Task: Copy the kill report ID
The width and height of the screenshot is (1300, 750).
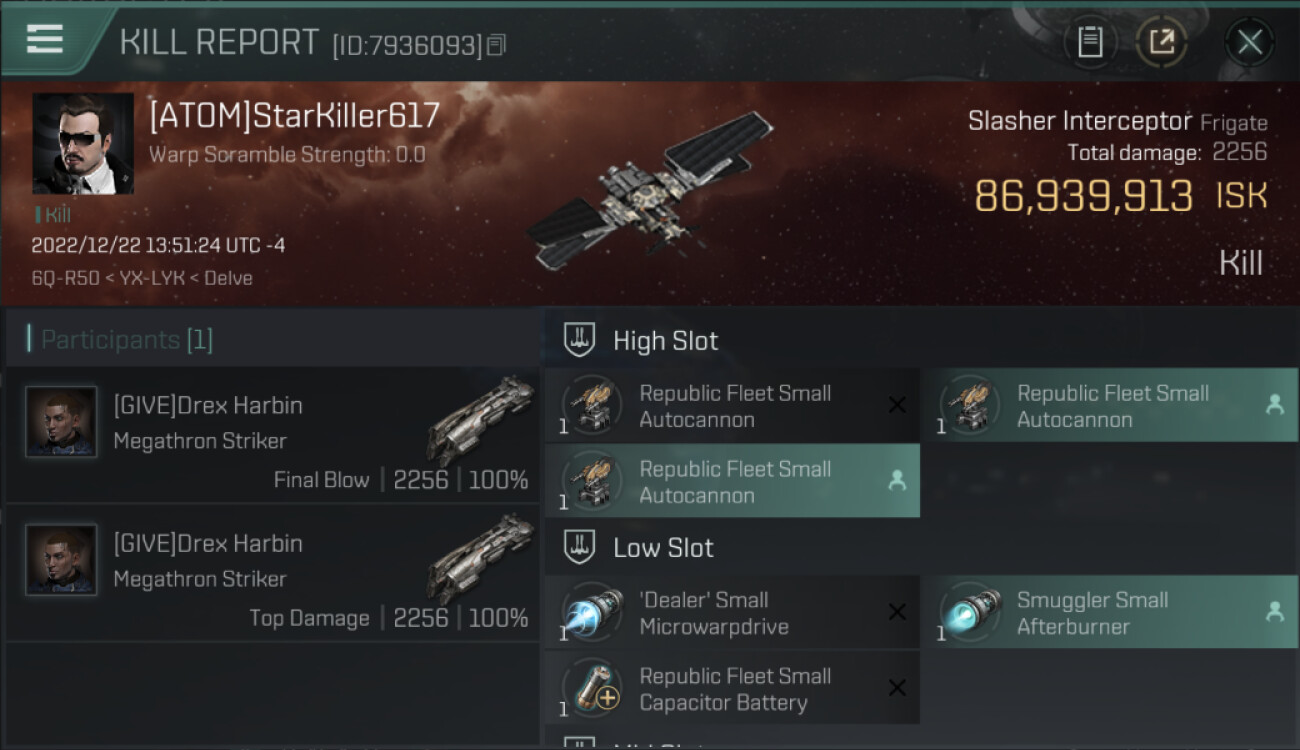Action: tap(497, 44)
